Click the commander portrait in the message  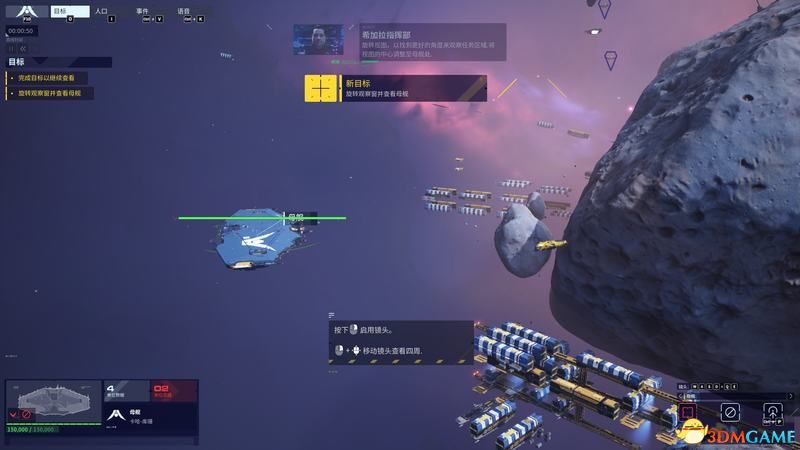coord(318,40)
